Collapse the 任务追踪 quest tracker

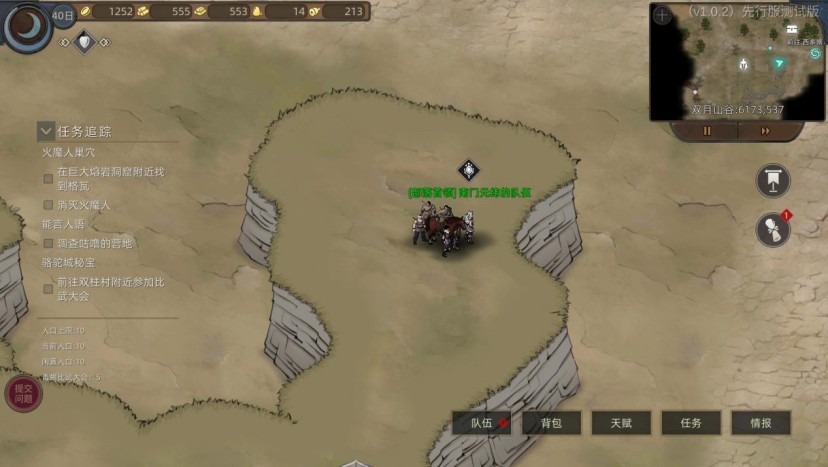46,131
